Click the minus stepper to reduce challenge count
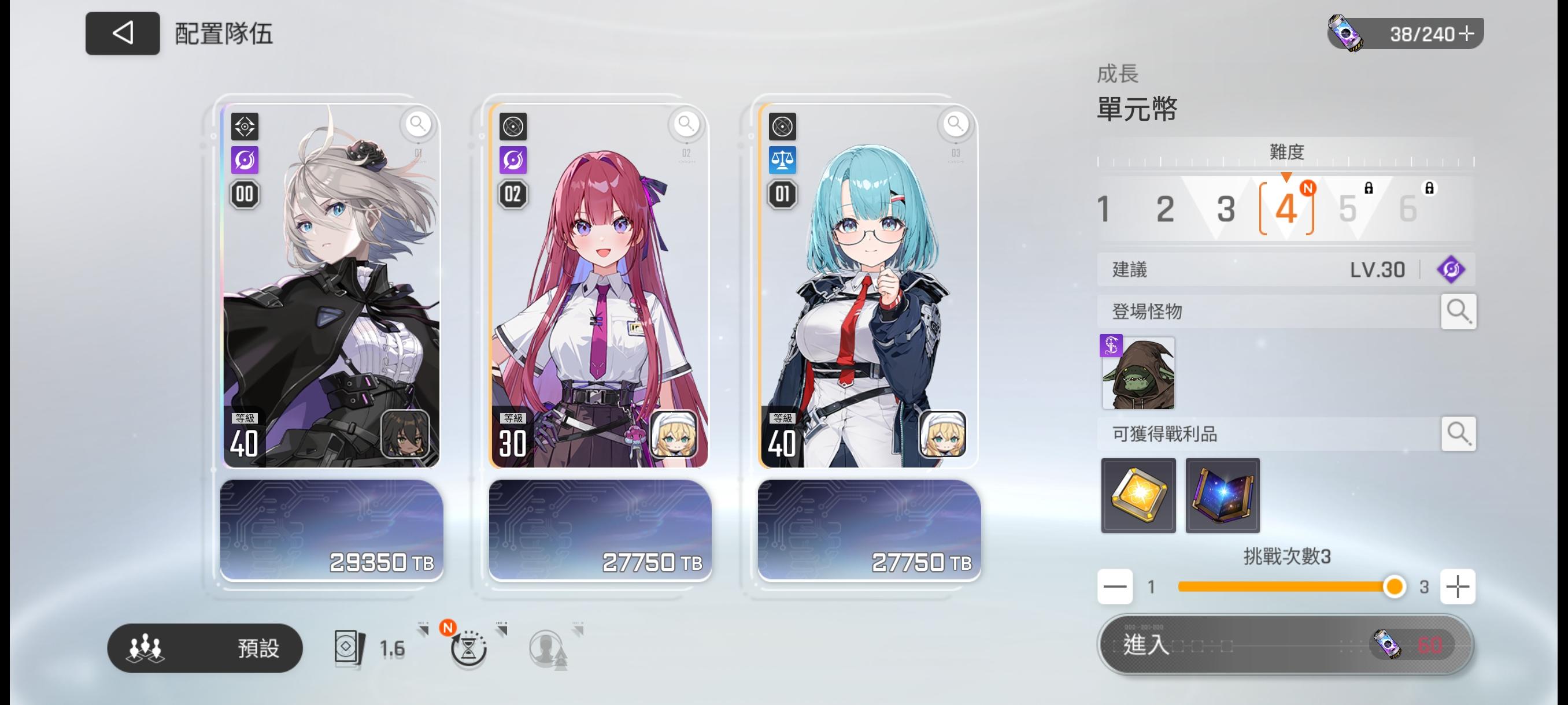 tap(1115, 587)
